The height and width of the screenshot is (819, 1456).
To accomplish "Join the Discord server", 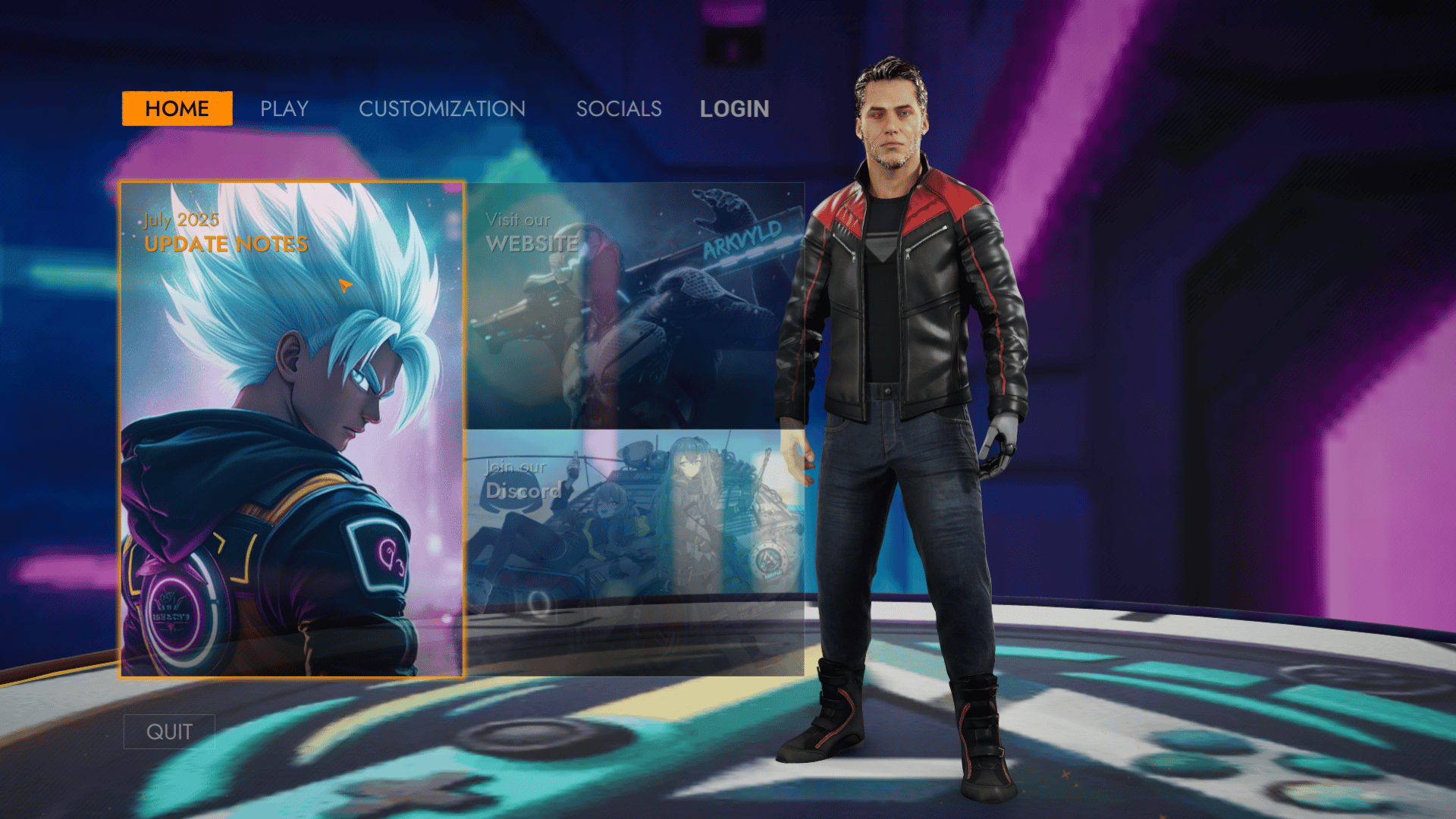I will 637,554.
